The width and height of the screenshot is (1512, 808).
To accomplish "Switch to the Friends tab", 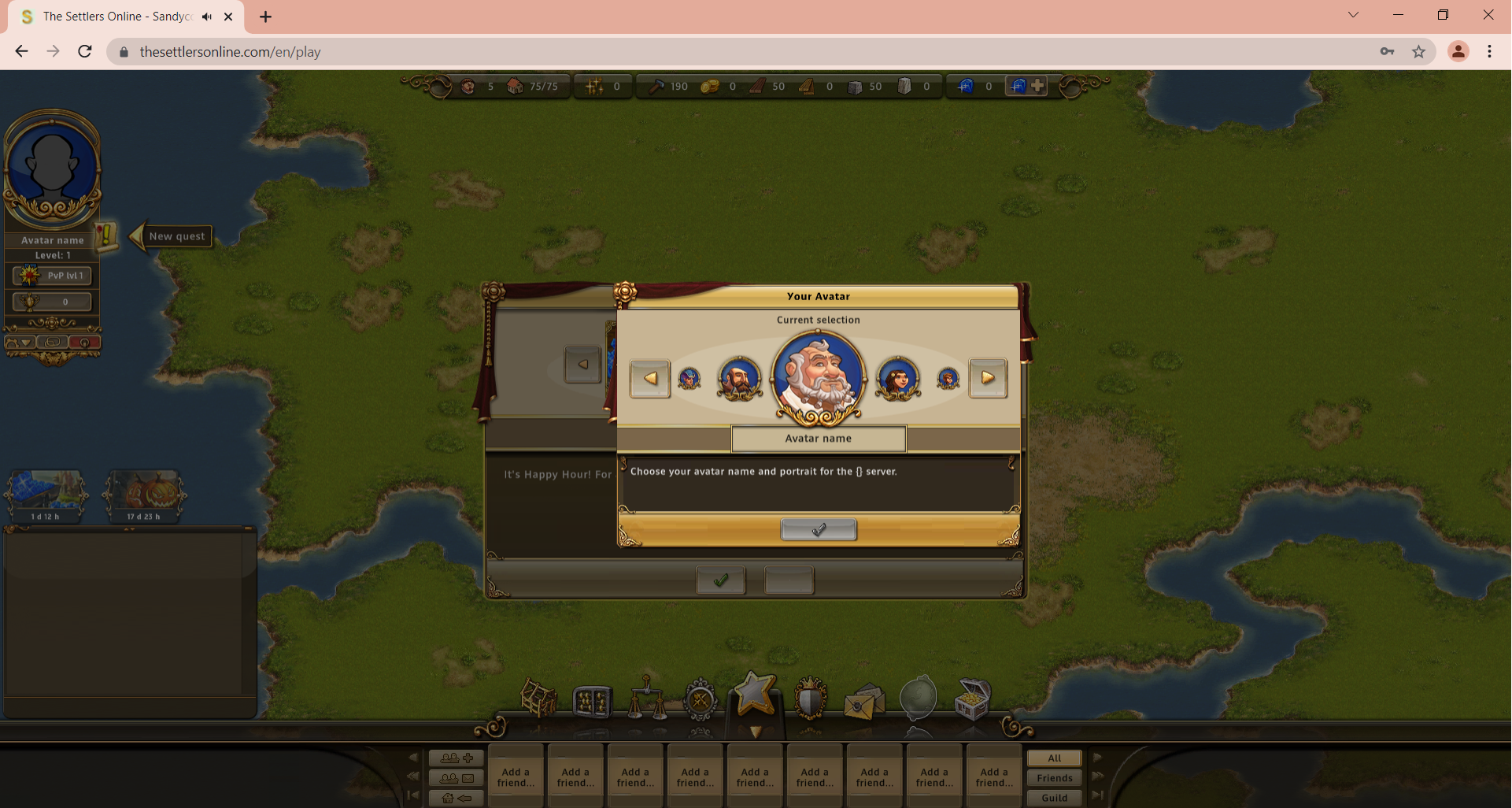I will coord(1053,777).
